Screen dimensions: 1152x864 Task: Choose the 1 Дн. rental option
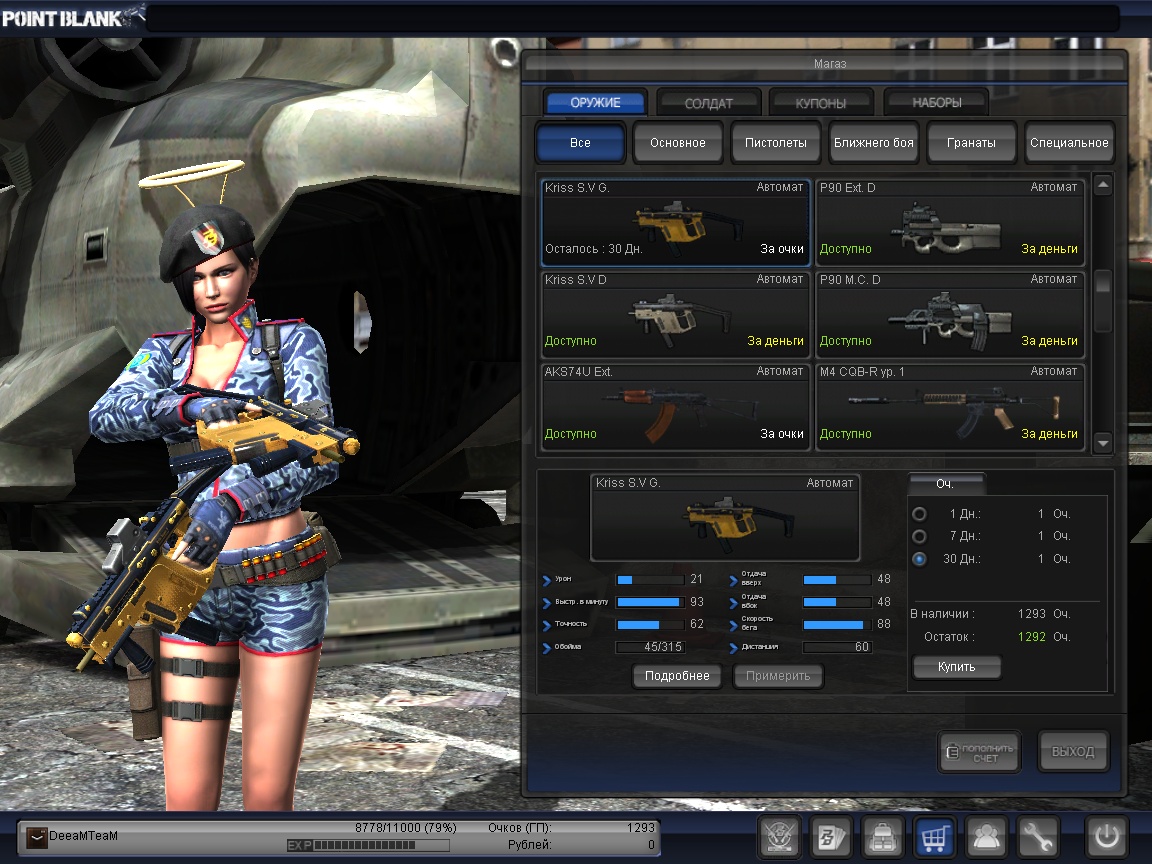[x=920, y=514]
